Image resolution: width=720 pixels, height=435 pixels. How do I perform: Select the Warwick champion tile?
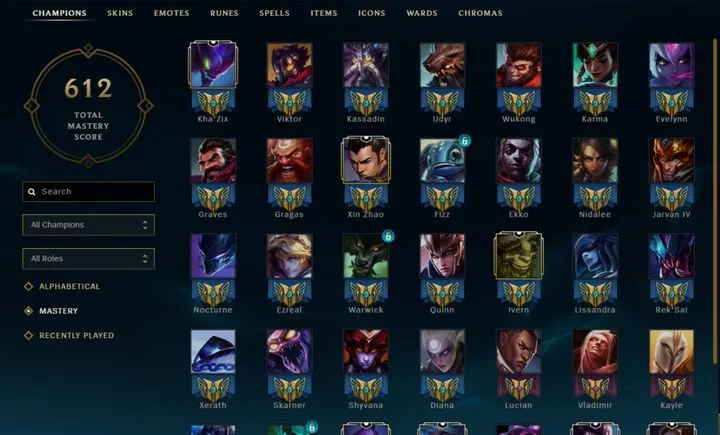pos(365,256)
